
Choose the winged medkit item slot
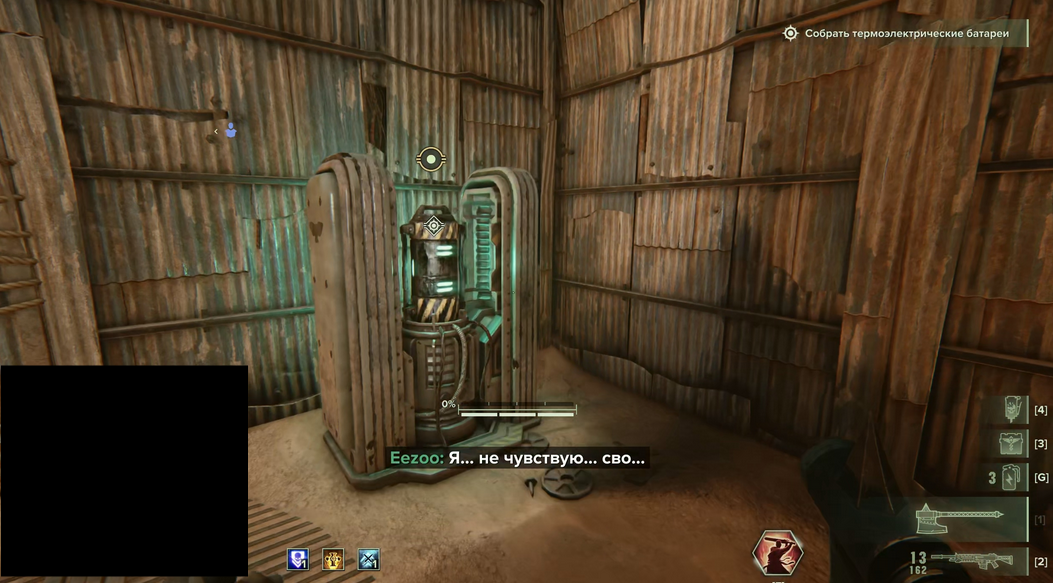click(1014, 443)
